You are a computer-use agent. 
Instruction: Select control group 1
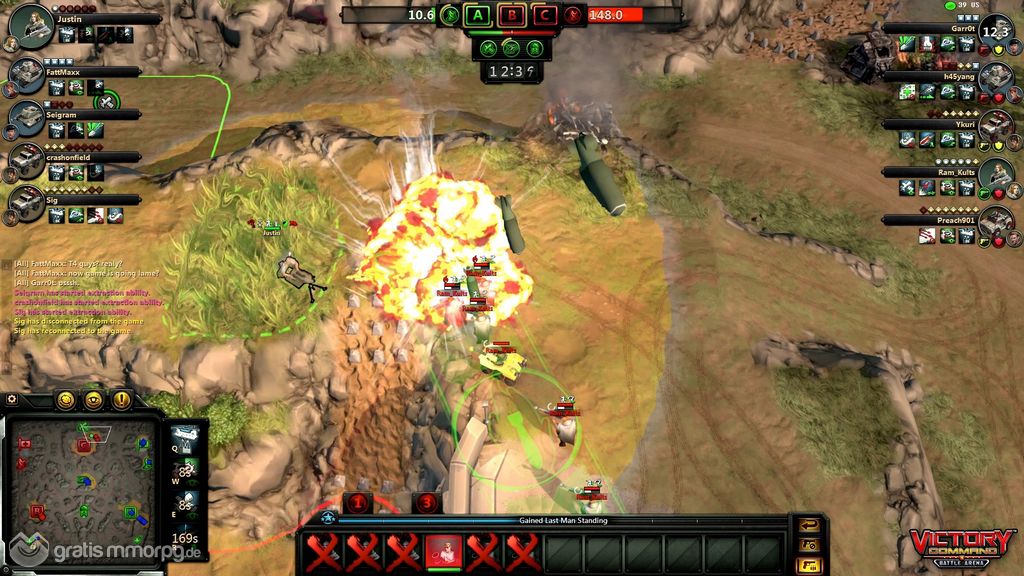click(x=357, y=503)
